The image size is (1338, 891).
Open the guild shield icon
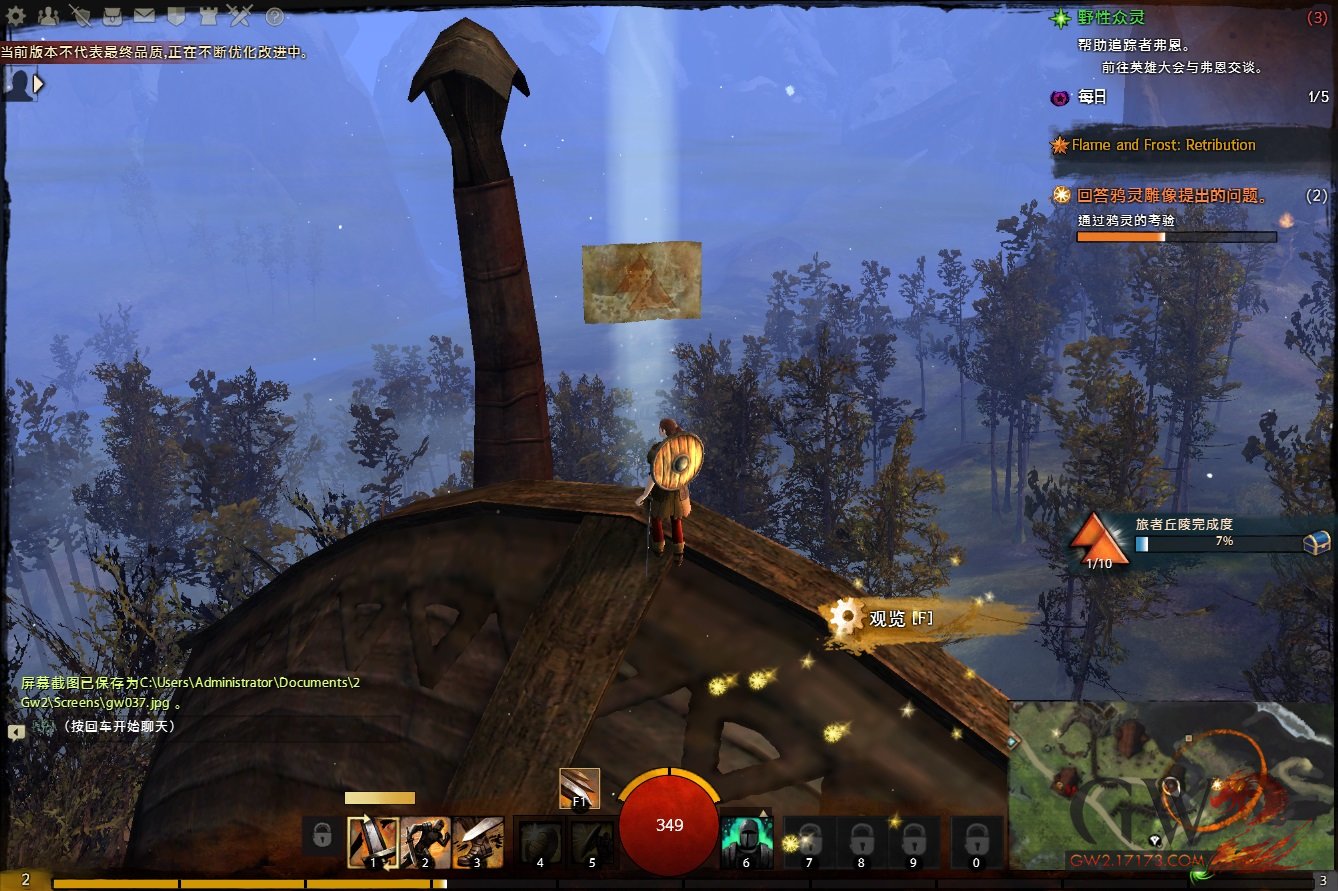coord(176,16)
